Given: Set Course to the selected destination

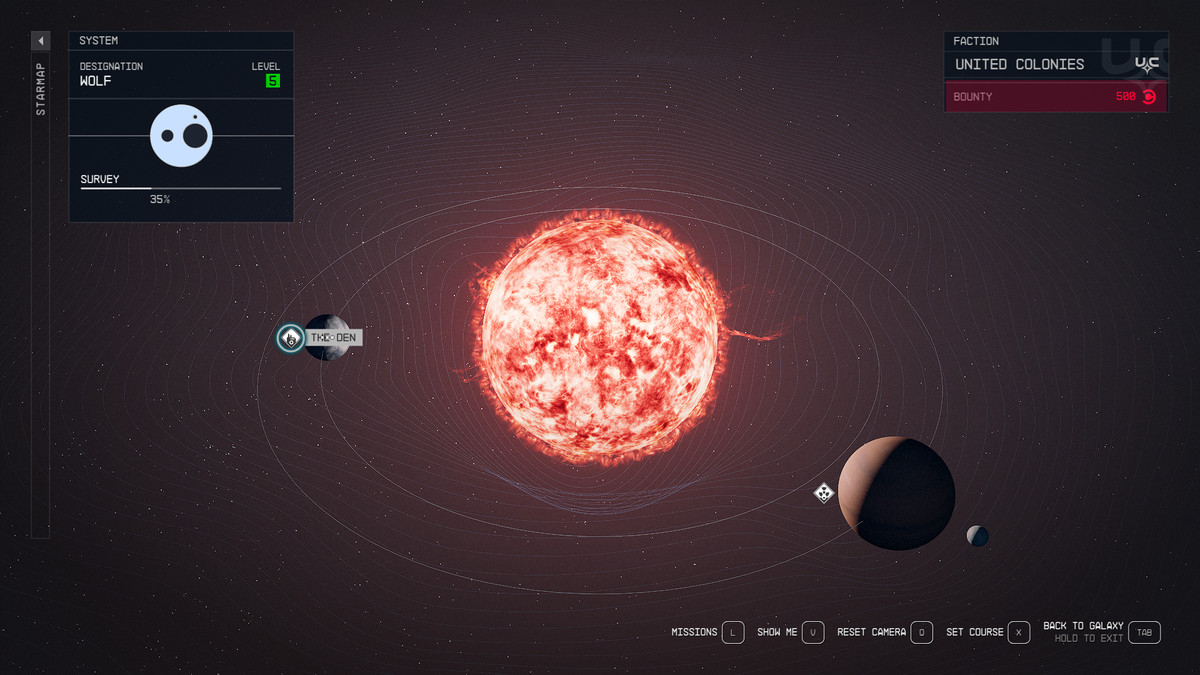Looking at the screenshot, I should point(1018,632).
